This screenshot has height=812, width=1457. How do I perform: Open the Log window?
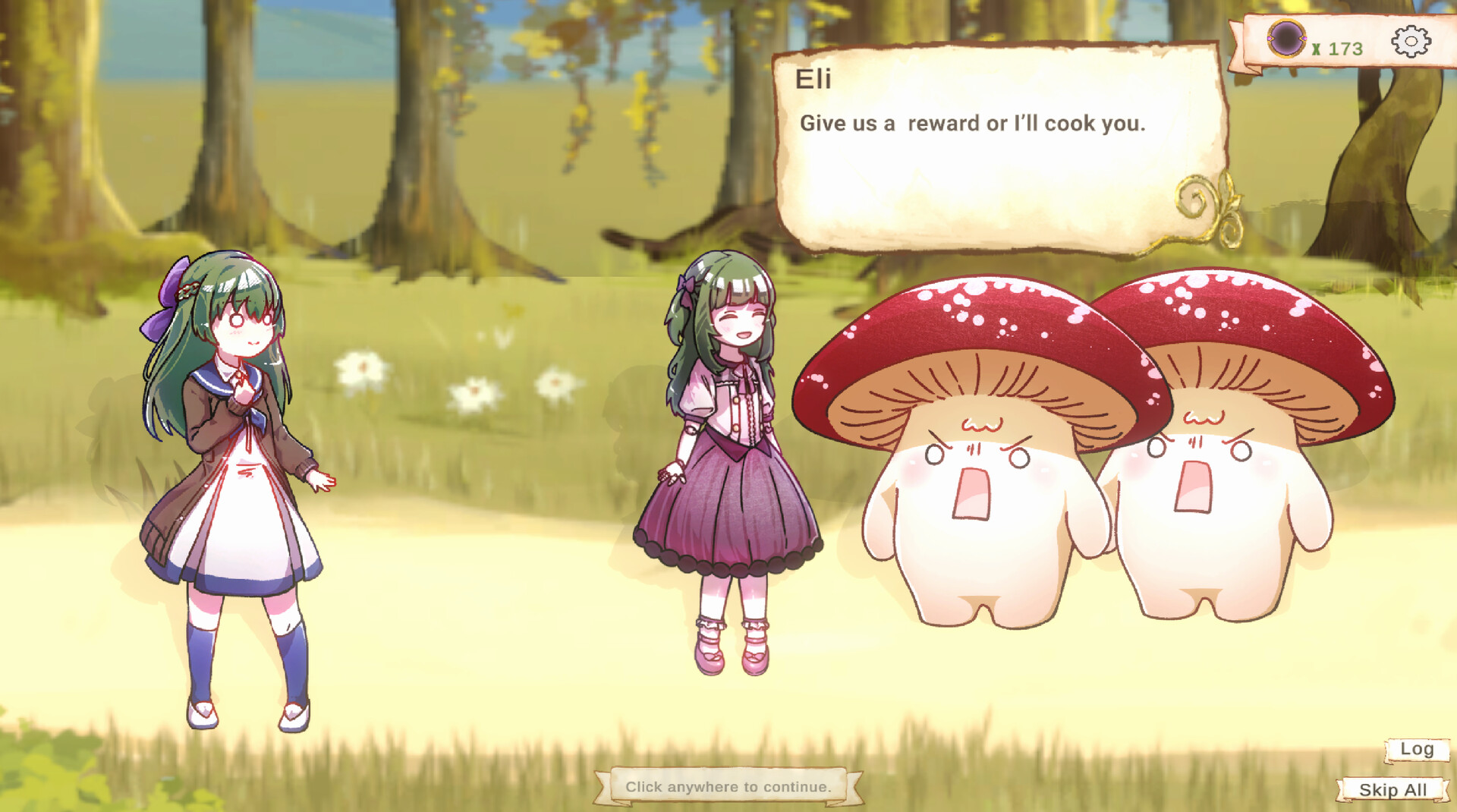click(x=1414, y=749)
